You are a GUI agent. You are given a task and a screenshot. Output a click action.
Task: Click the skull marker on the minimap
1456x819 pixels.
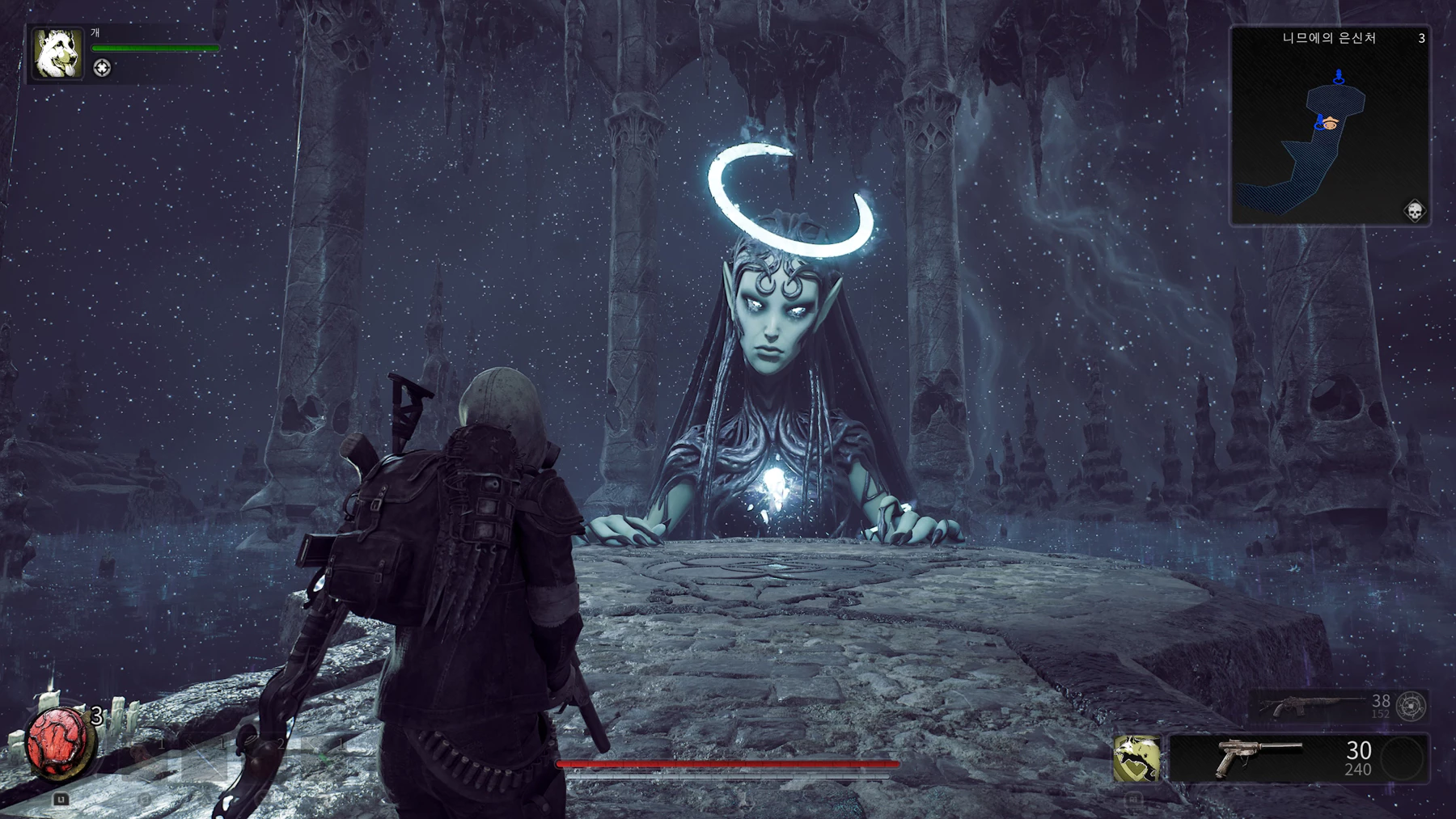point(1415,211)
